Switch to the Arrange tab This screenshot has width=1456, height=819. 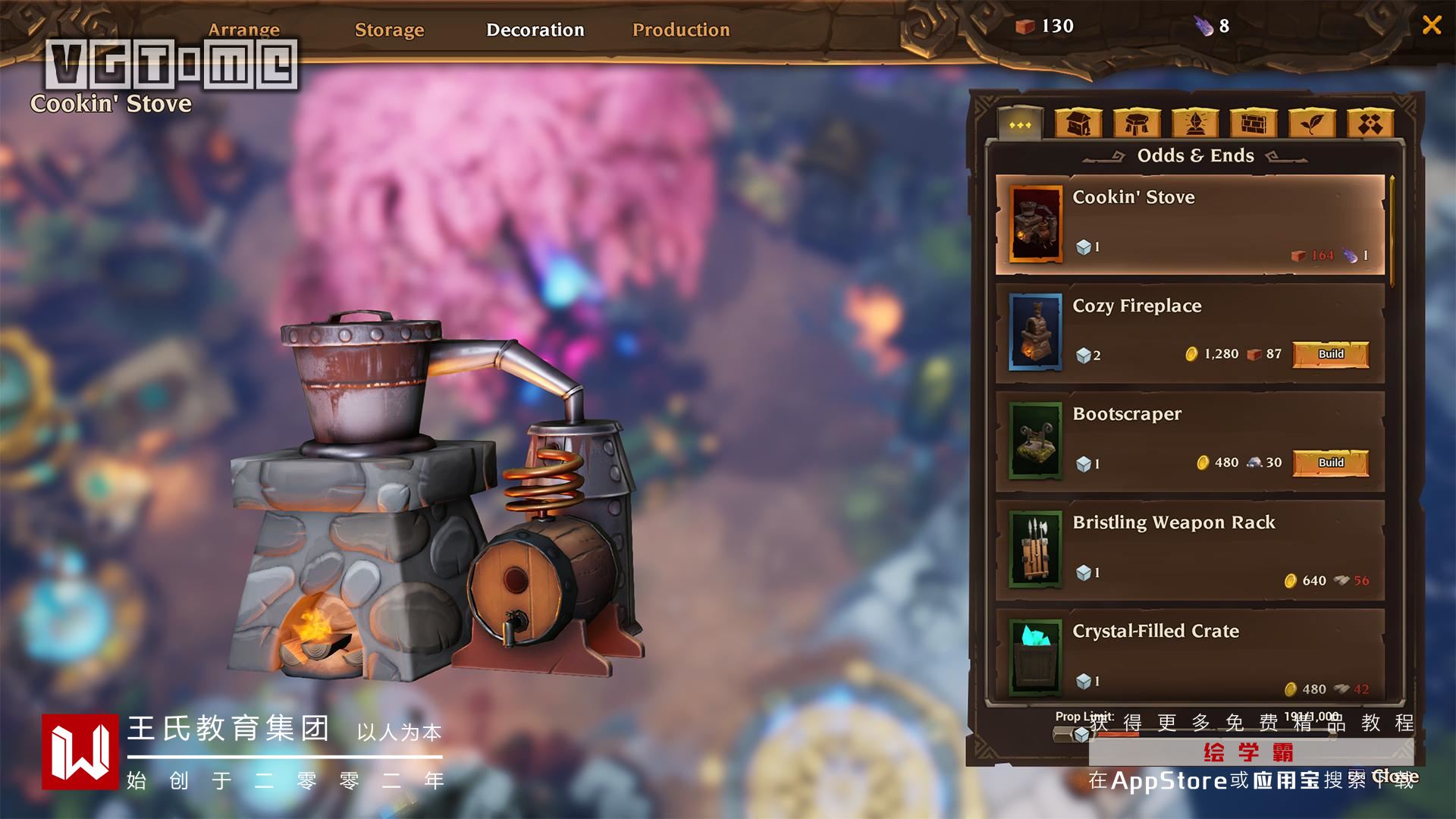[x=244, y=30]
